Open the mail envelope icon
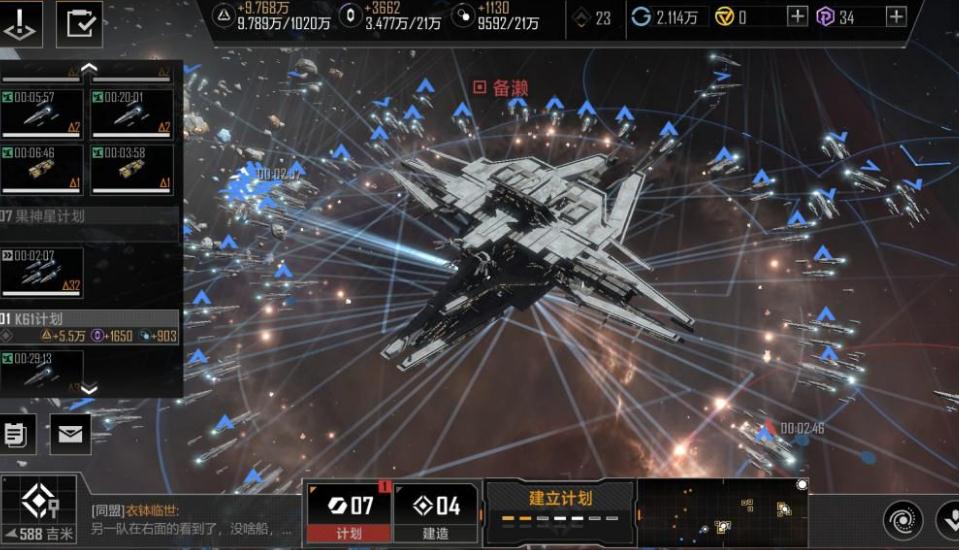This screenshot has width=959, height=550. click(70, 434)
